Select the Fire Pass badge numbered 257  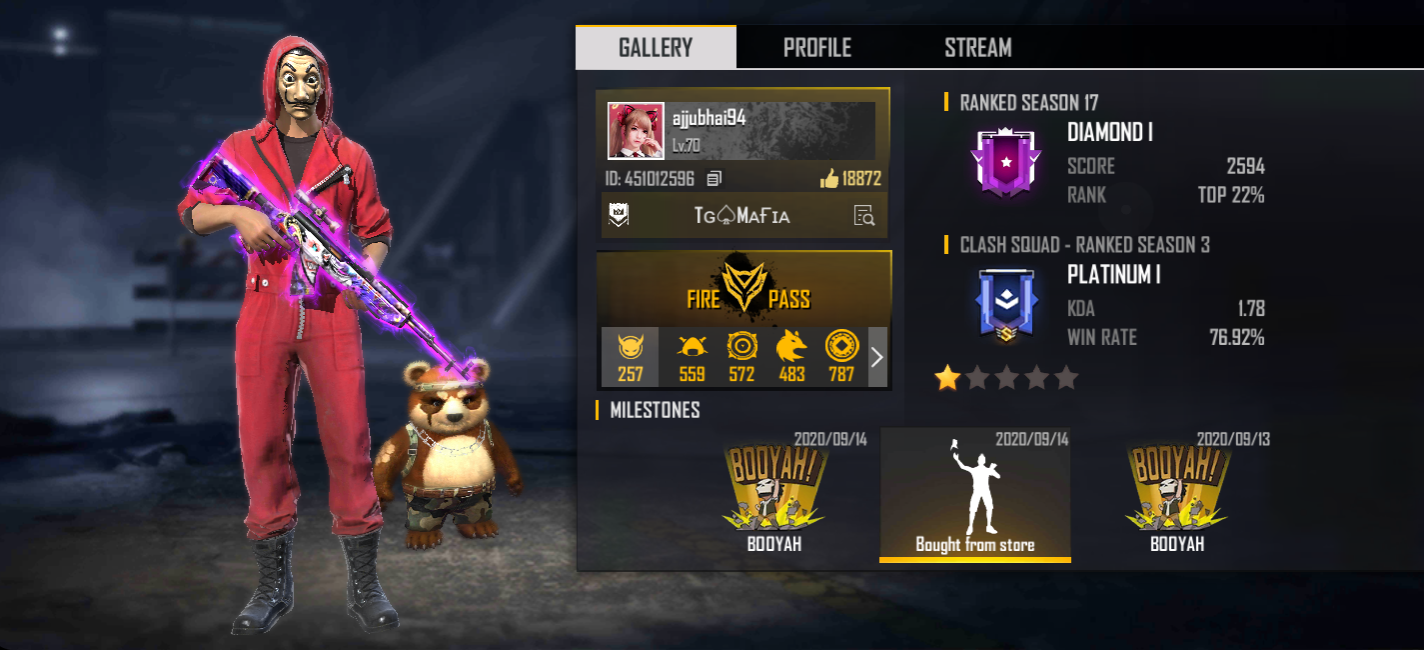[630, 357]
